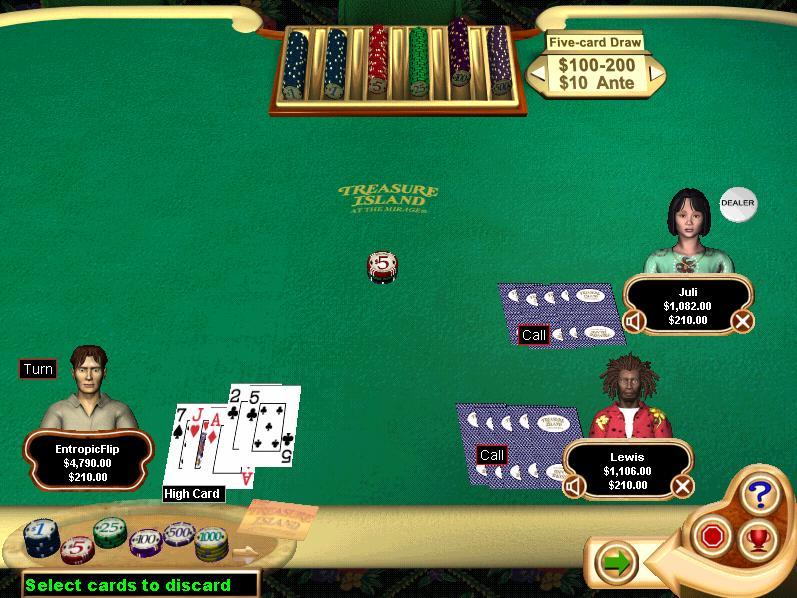Pick the green $25 chip stack
This screenshot has height=598, width=797.
[109, 533]
